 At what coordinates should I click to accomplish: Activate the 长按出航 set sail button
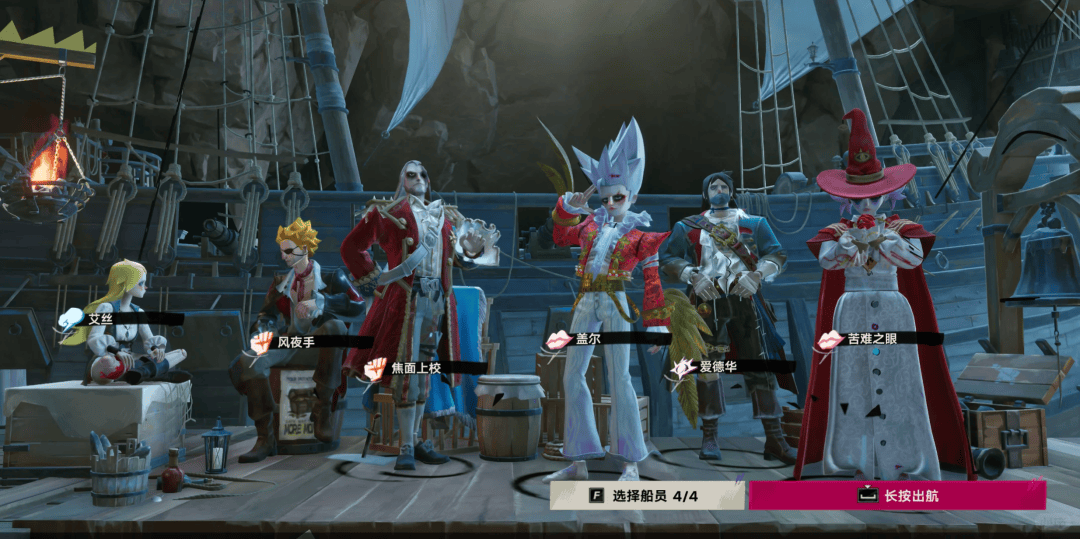pyautogui.click(x=897, y=495)
